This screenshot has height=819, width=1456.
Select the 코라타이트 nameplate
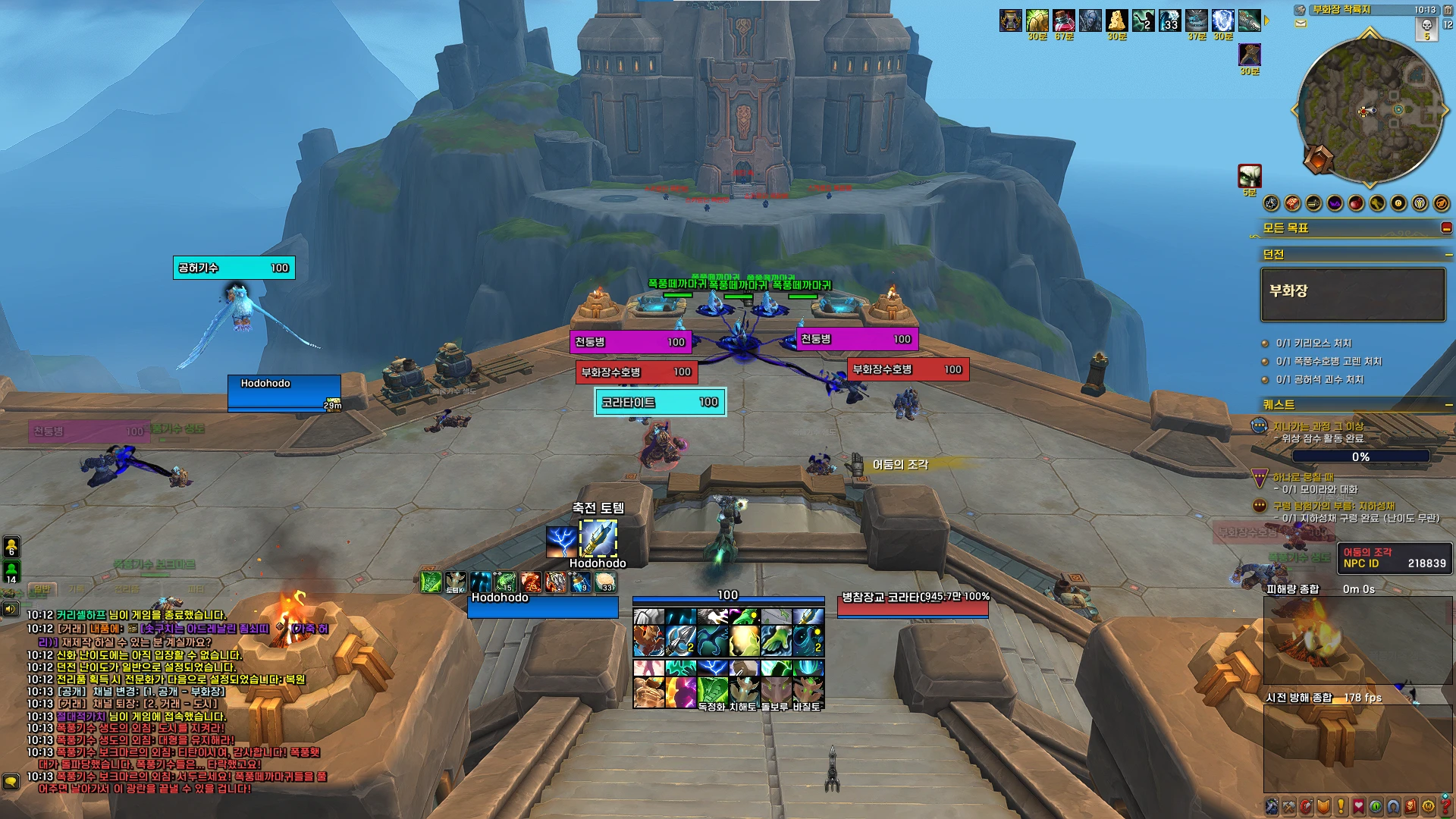[660, 402]
